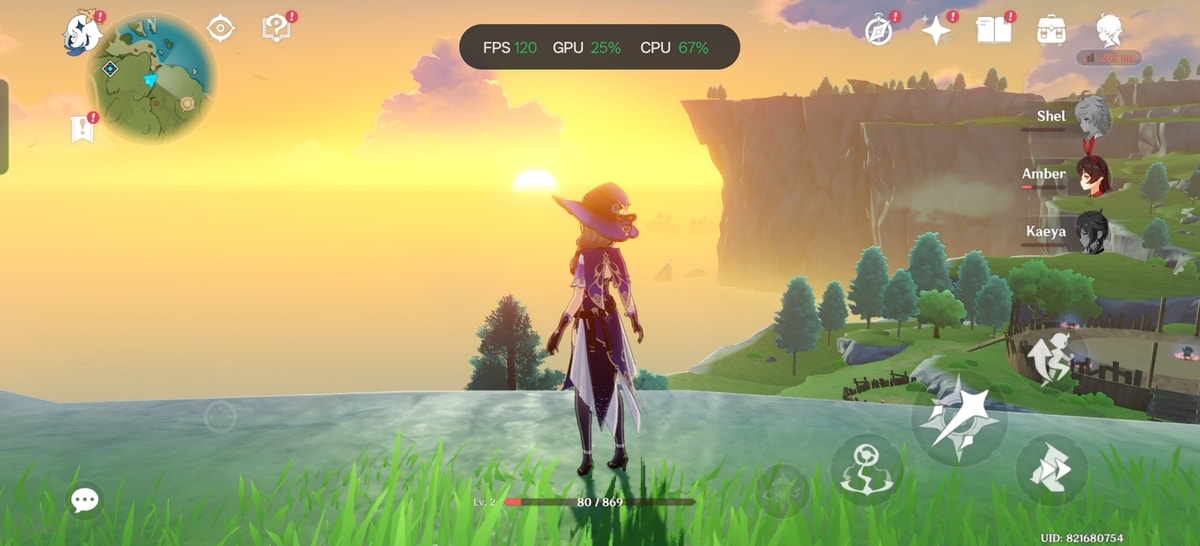Open the quest bookmark icon below minimap

pos(82,128)
